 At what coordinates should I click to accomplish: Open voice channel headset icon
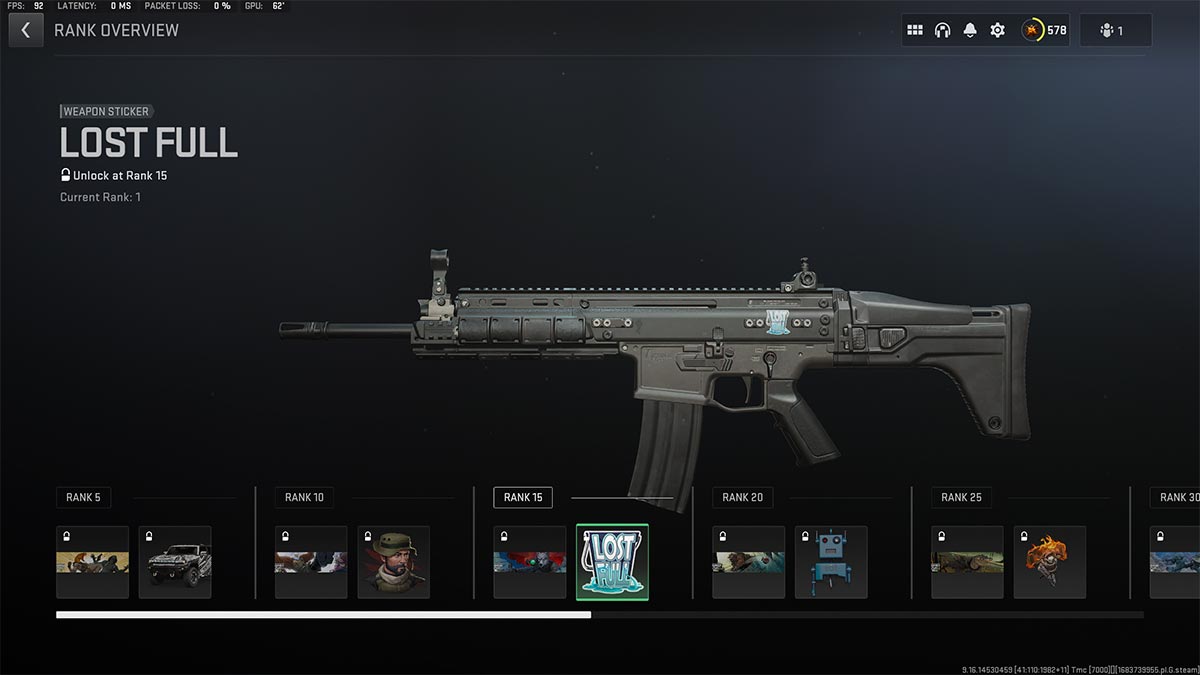tap(942, 30)
